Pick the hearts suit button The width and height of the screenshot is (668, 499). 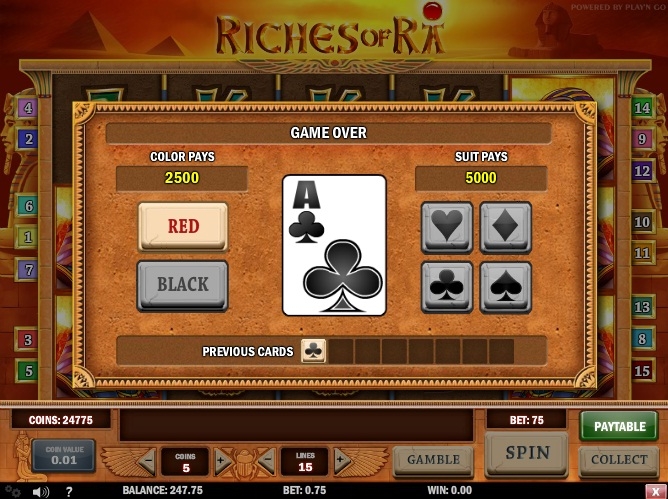pyautogui.click(x=446, y=227)
